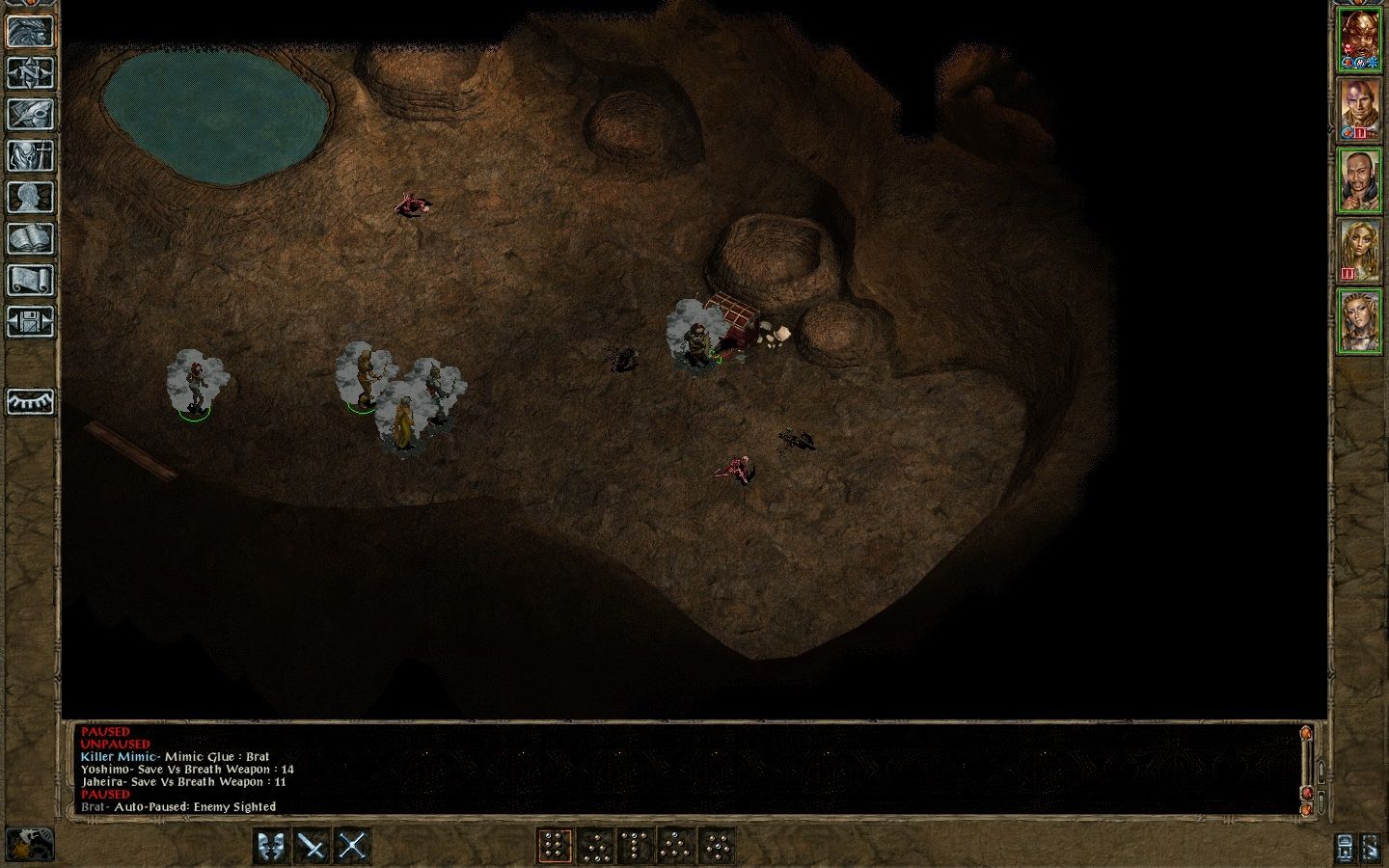Click the single sword attack button

(x=312, y=846)
